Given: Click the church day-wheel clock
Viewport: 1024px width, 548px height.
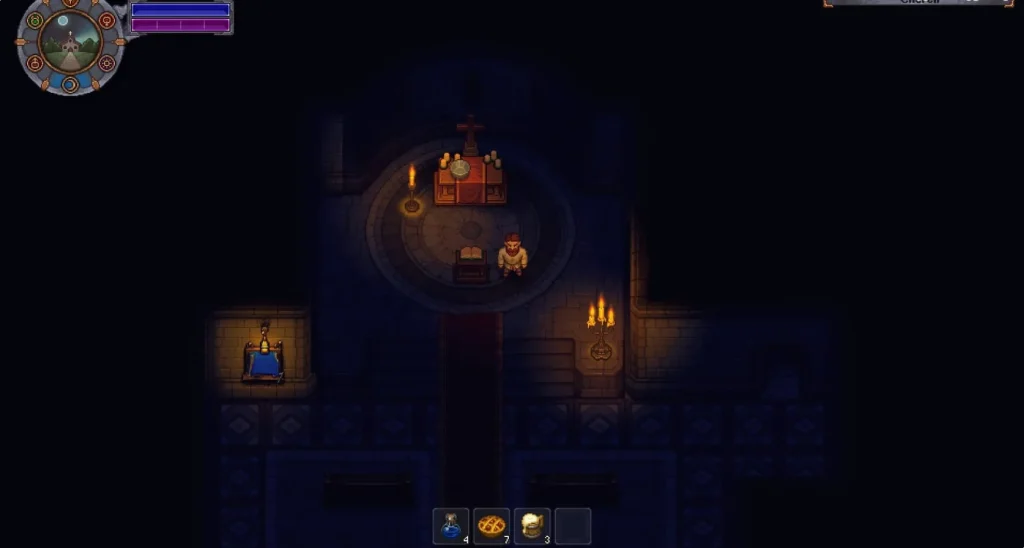Looking at the screenshot, I should [70, 46].
